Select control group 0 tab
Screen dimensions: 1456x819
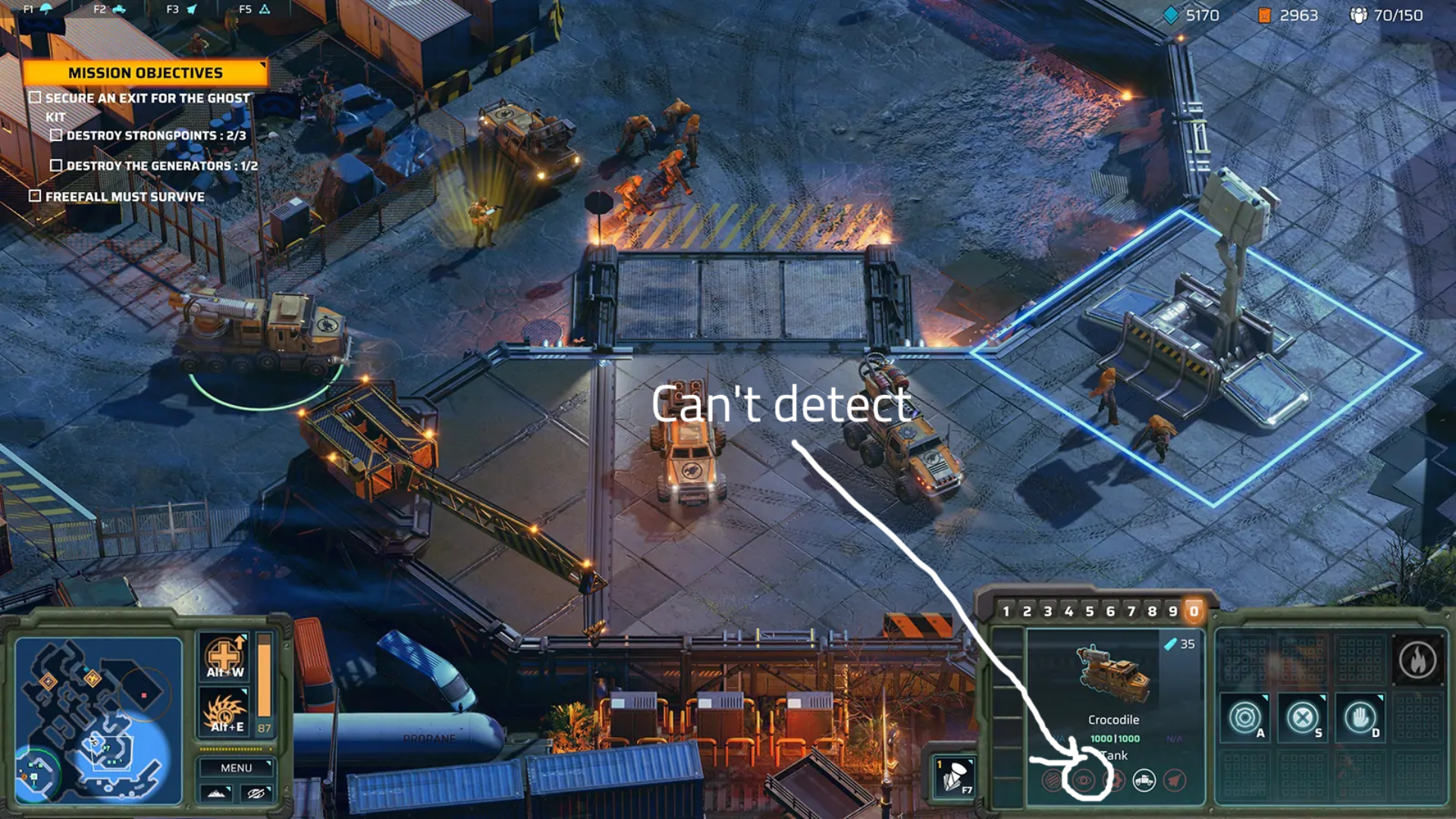coord(1194,611)
